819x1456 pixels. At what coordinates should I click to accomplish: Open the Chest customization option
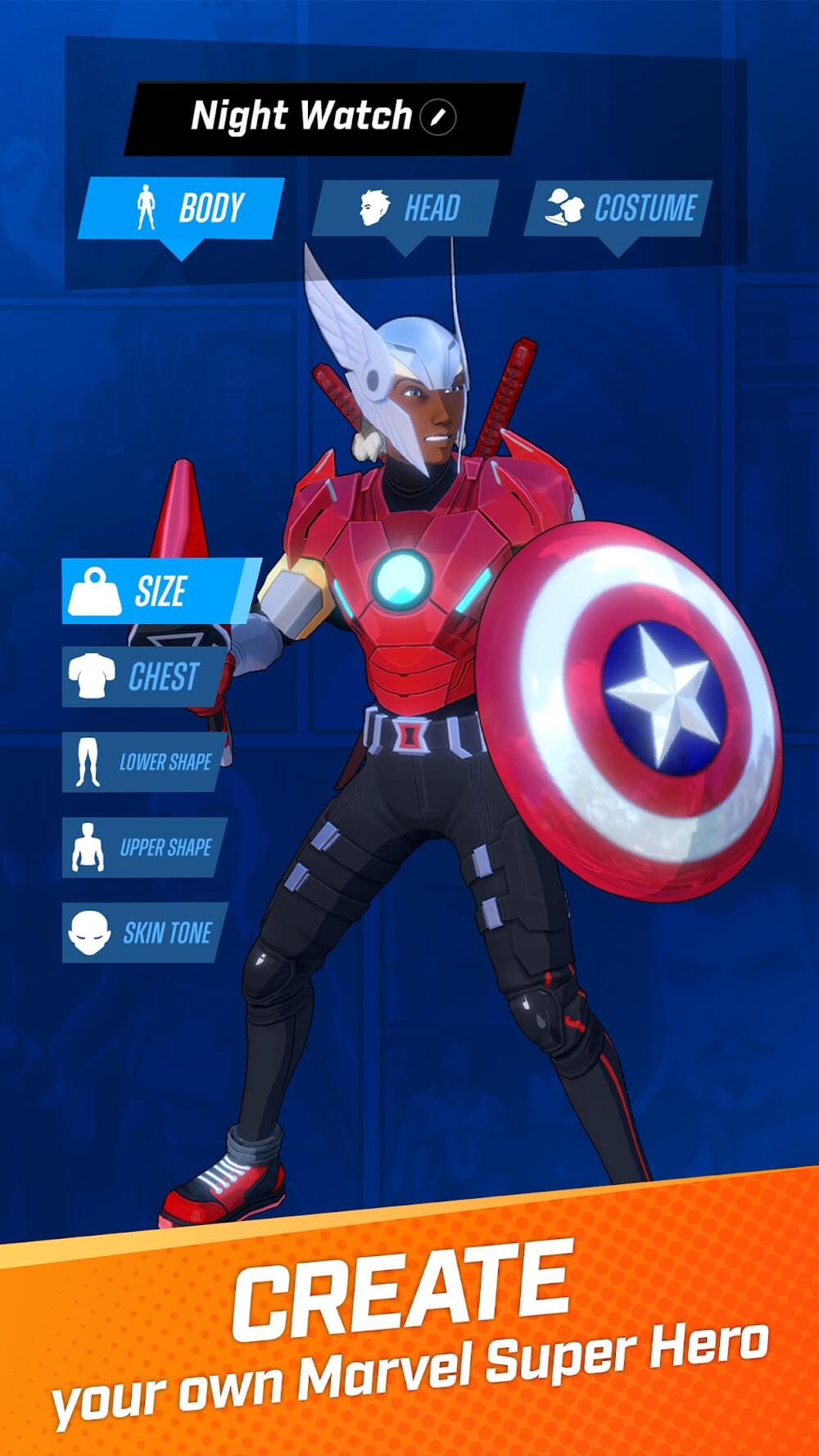pos(144,676)
